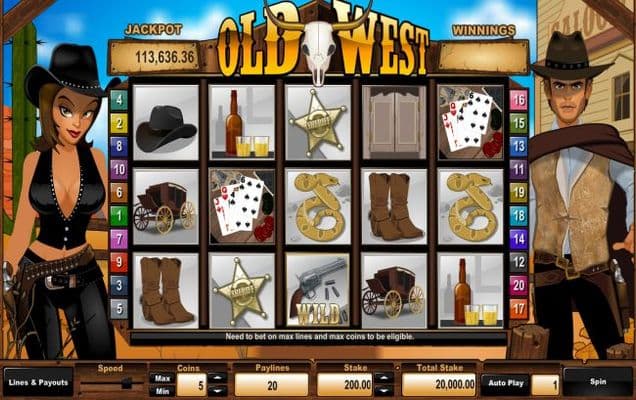Image resolution: width=636 pixels, height=400 pixels.
Task: Highlight payline number 20
Action: [x=518, y=284]
